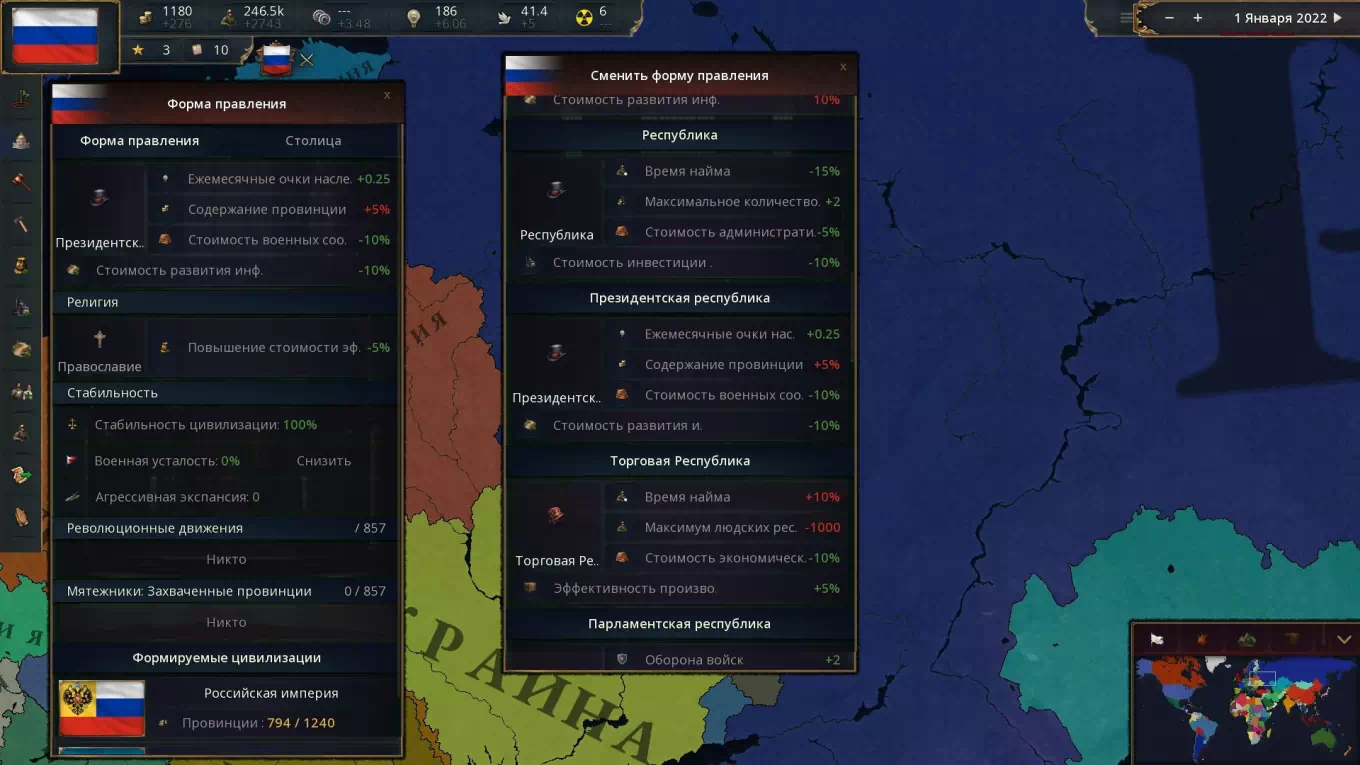Viewport: 1360px width, 765px height.
Task: Open the hamburger menu near the date display
Action: click(x=1128, y=17)
